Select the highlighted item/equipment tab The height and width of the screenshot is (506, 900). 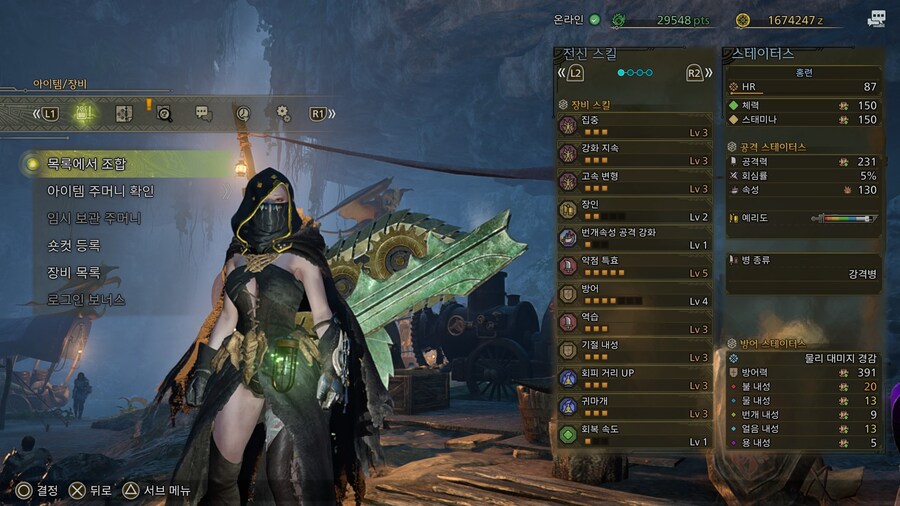point(85,113)
